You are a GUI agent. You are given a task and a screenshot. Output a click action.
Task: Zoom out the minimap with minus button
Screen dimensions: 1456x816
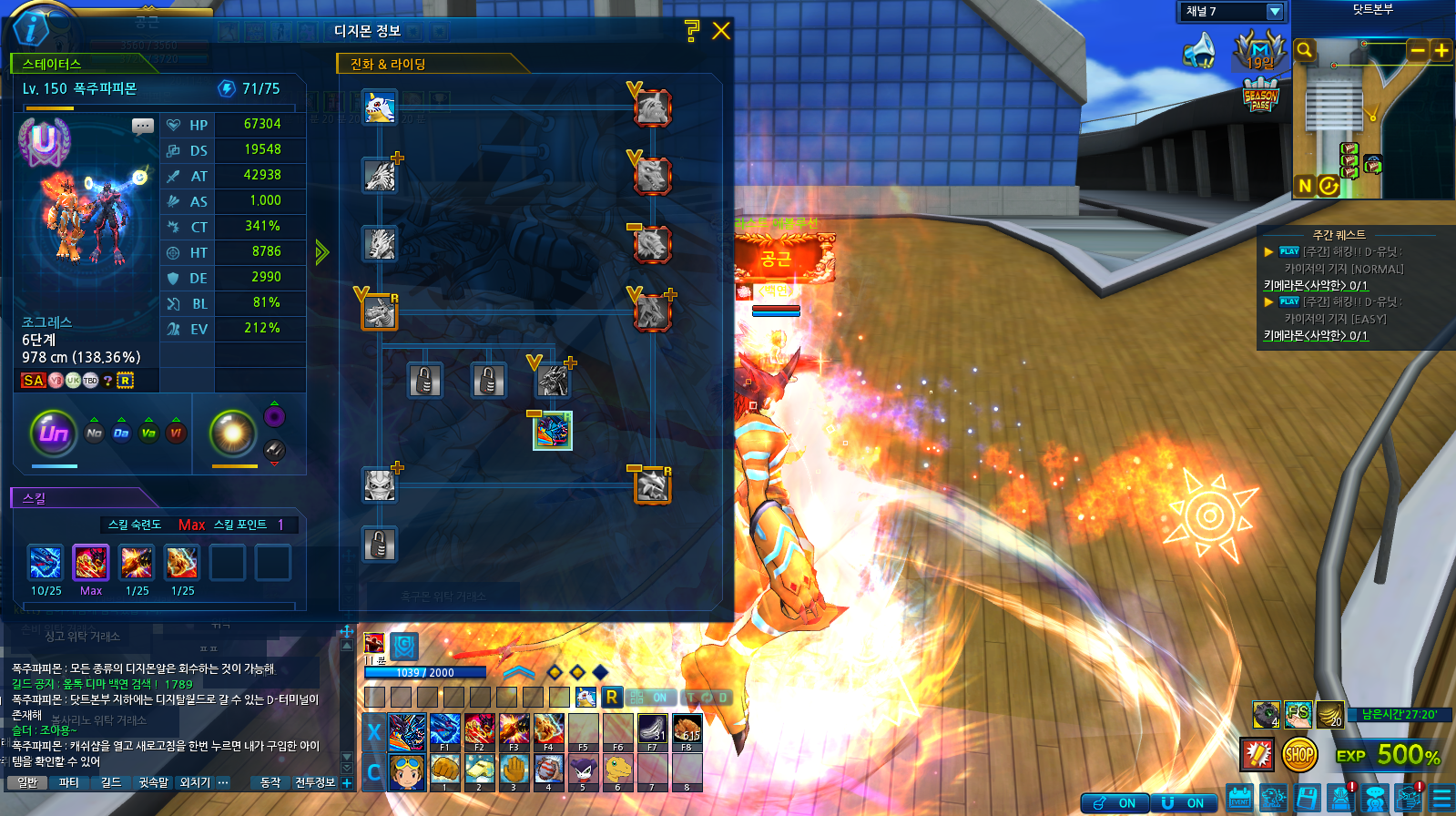(1418, 51)
